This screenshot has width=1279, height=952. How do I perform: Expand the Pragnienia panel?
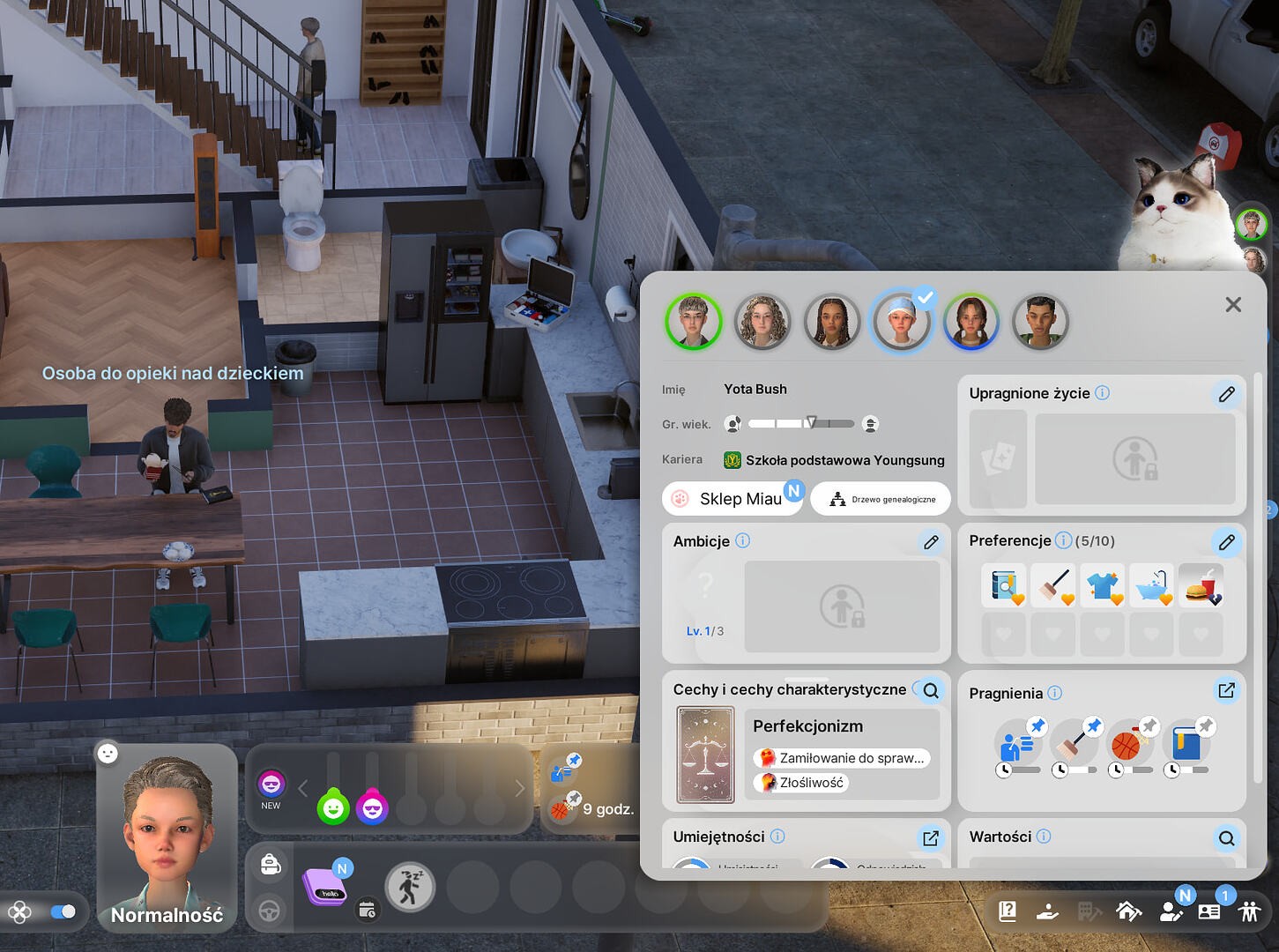(1226, 690)
